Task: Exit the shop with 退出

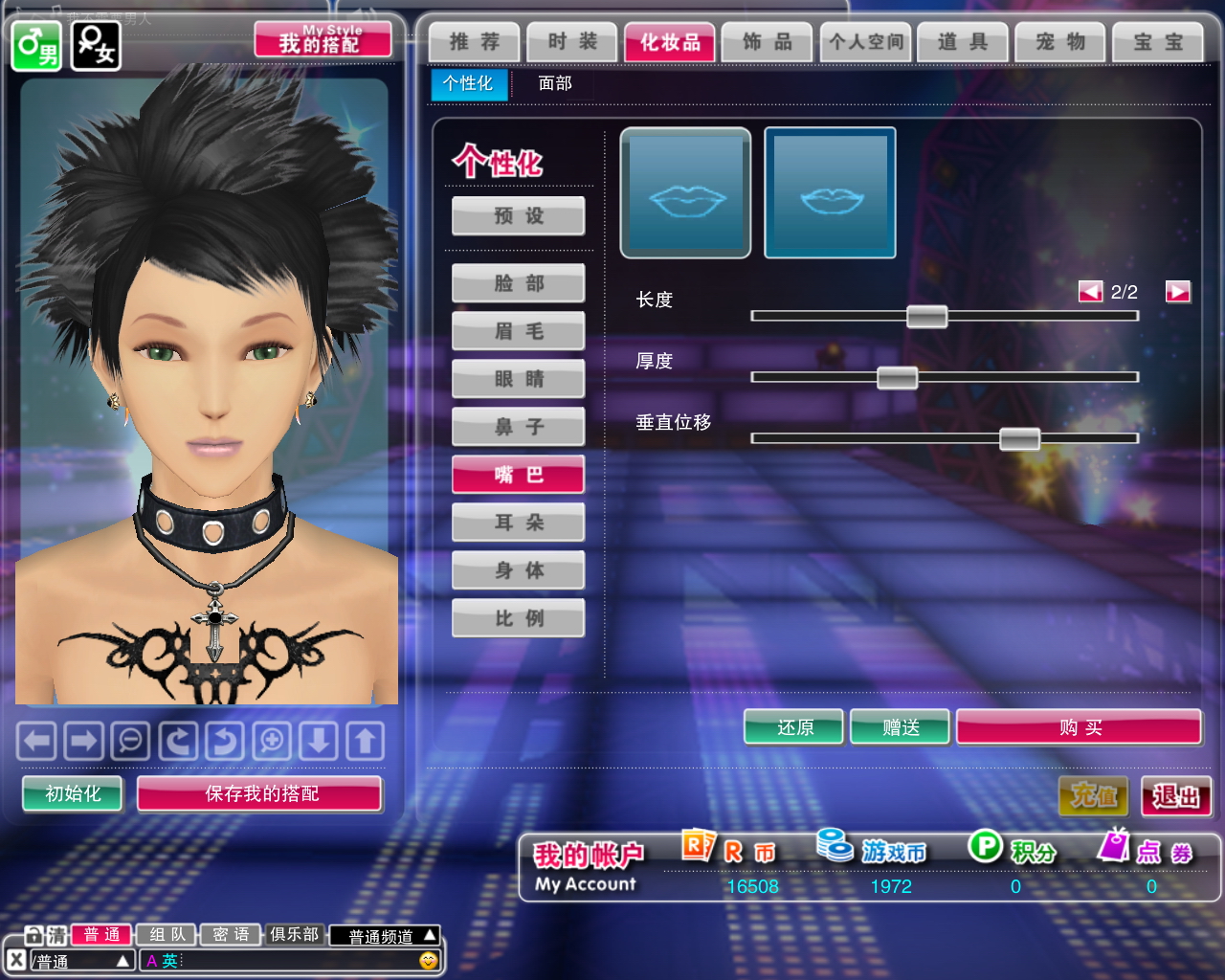Action: click(x=1176, y=796)
